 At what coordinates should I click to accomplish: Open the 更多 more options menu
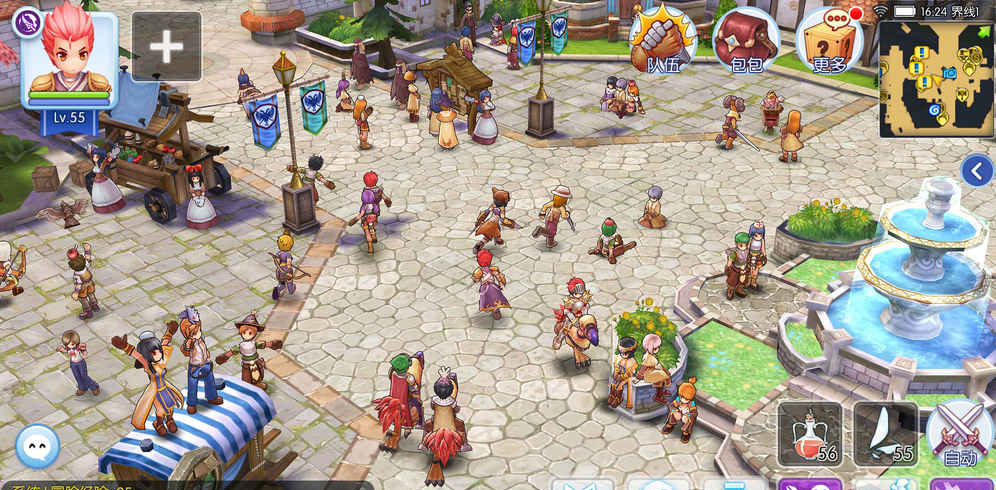[830, 40]
